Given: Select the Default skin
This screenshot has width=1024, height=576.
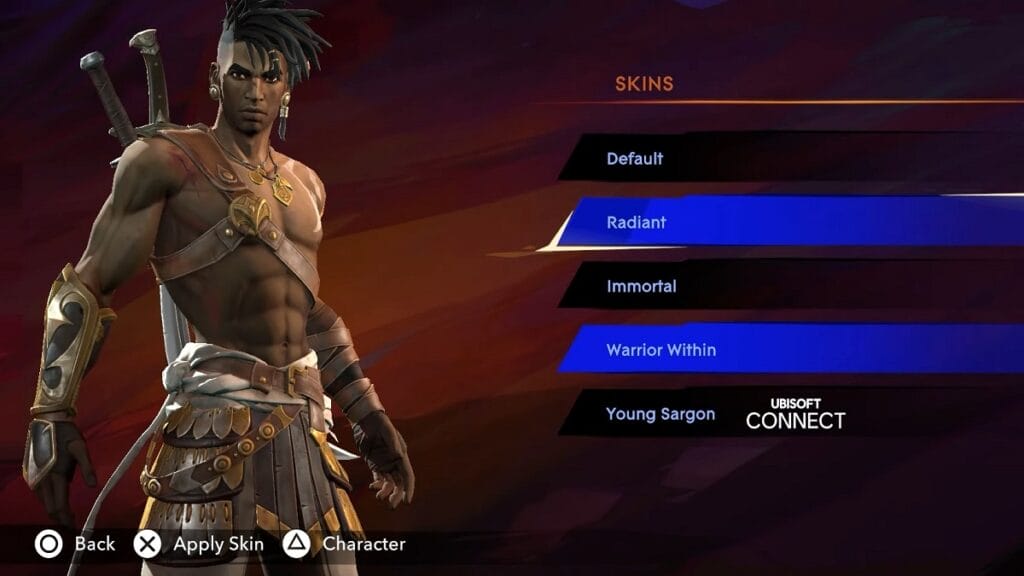Looking at the screenshot, I should pos(635,159).
